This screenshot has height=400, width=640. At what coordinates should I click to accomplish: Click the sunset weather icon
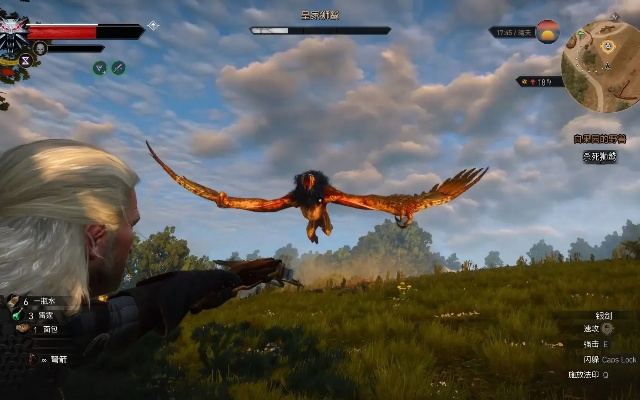tap(547, 31)
